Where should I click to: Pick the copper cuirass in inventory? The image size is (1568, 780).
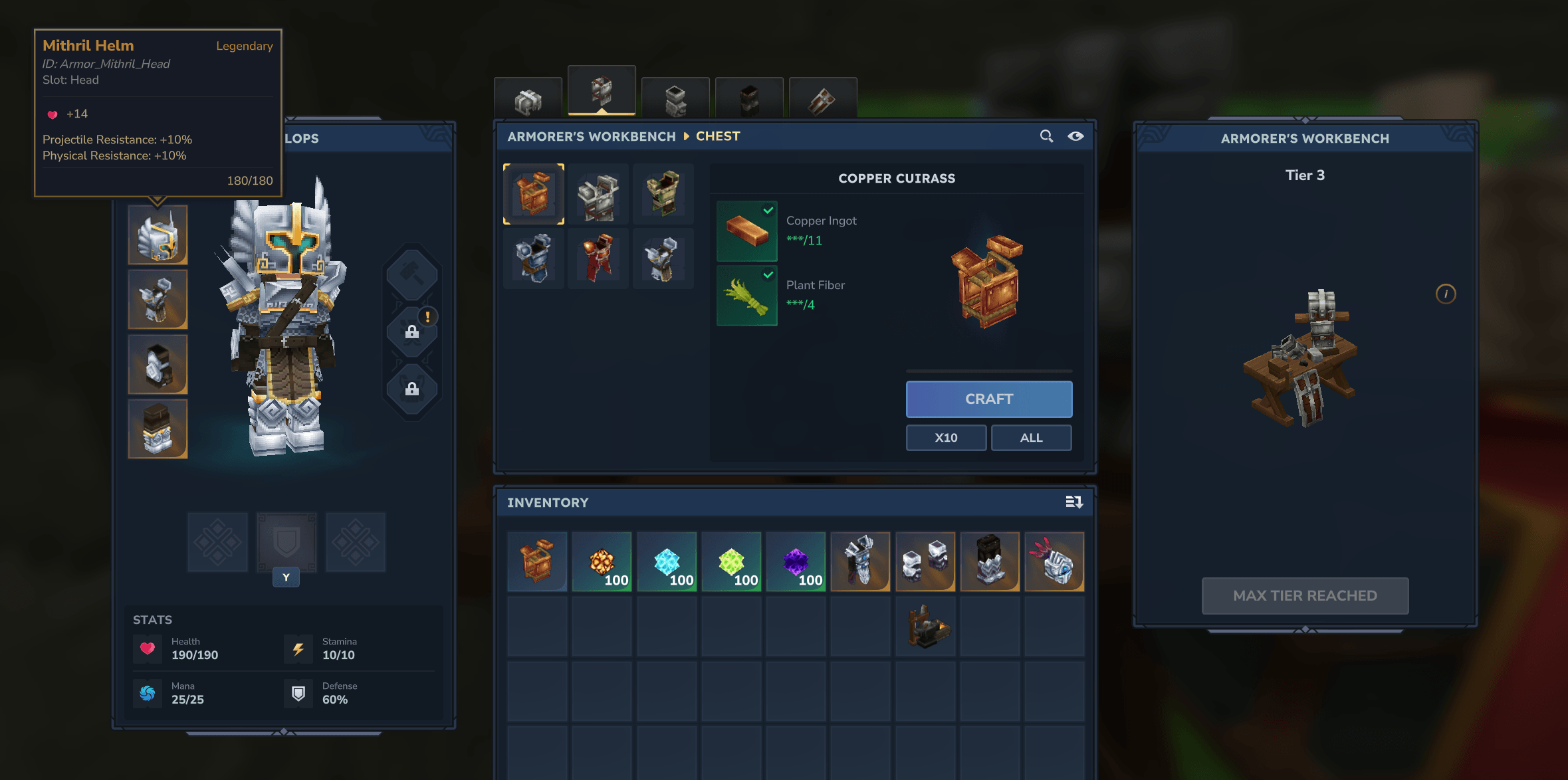coord(537,561)
